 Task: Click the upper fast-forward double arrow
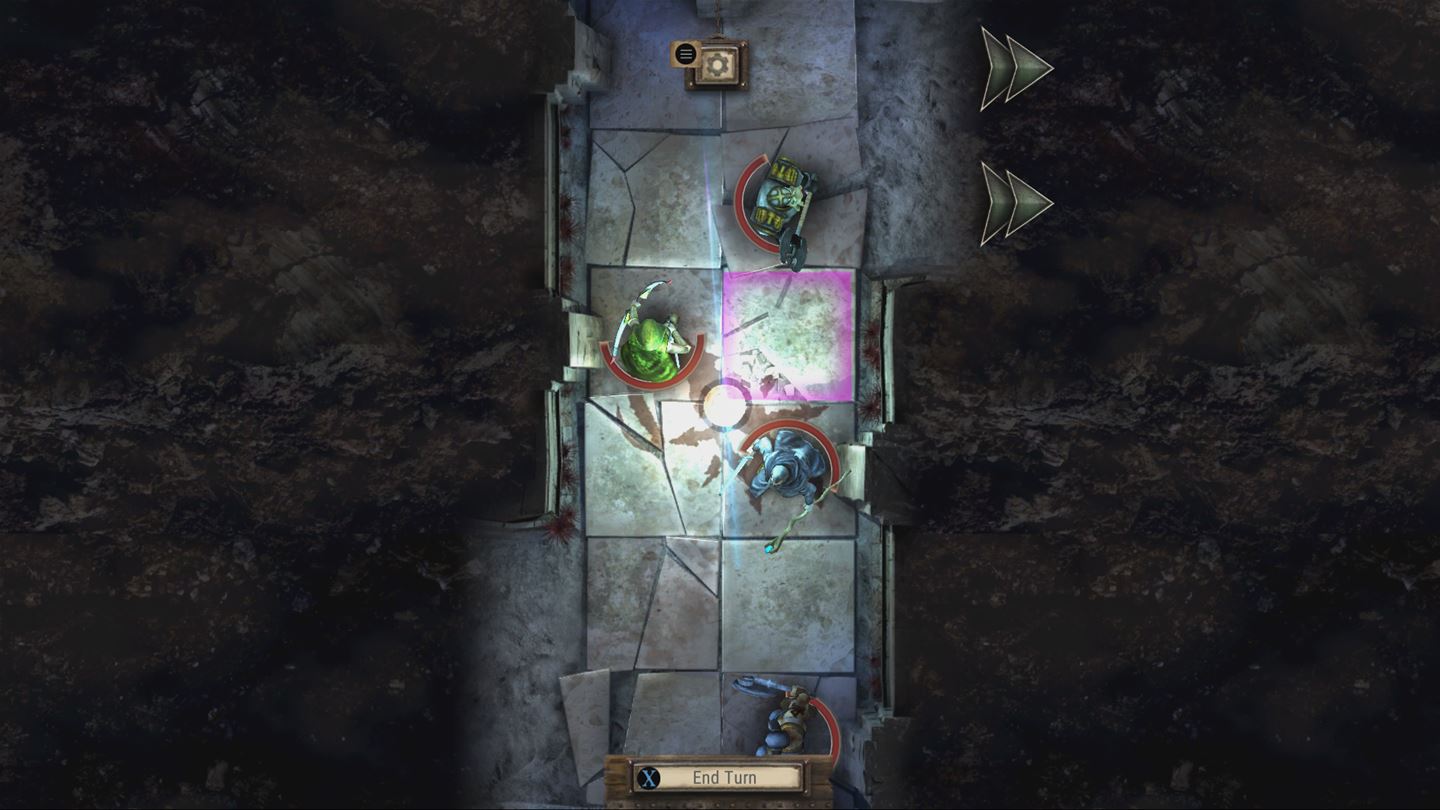[1012, 67]
